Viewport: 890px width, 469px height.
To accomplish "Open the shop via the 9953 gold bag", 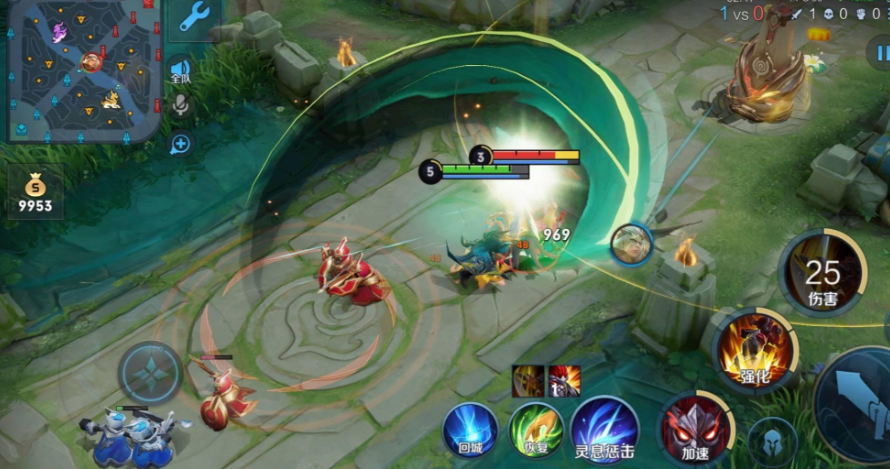I will pyautogui.click(x=35, y=193).
